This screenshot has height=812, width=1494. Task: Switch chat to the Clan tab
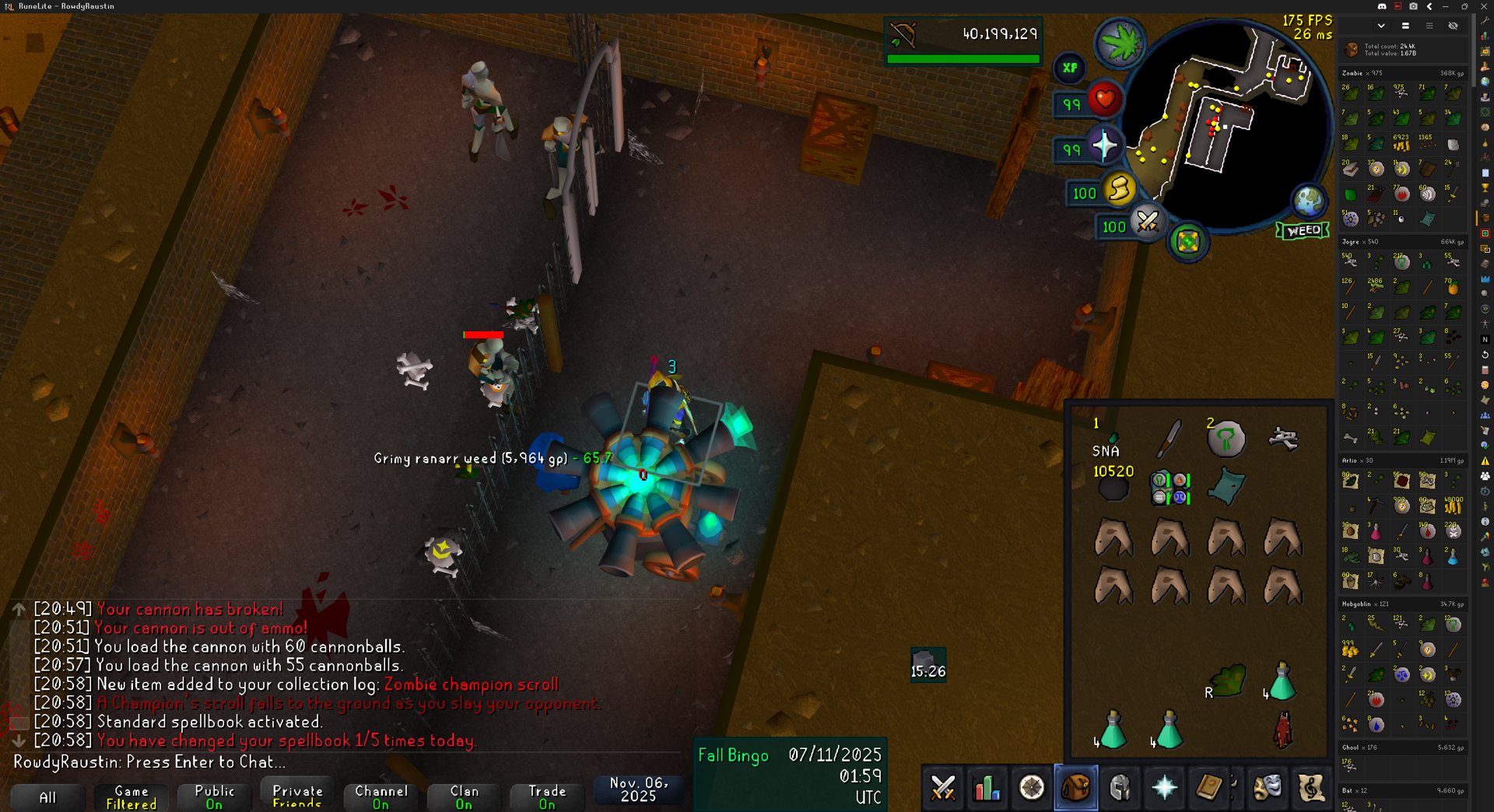point(464,796)
